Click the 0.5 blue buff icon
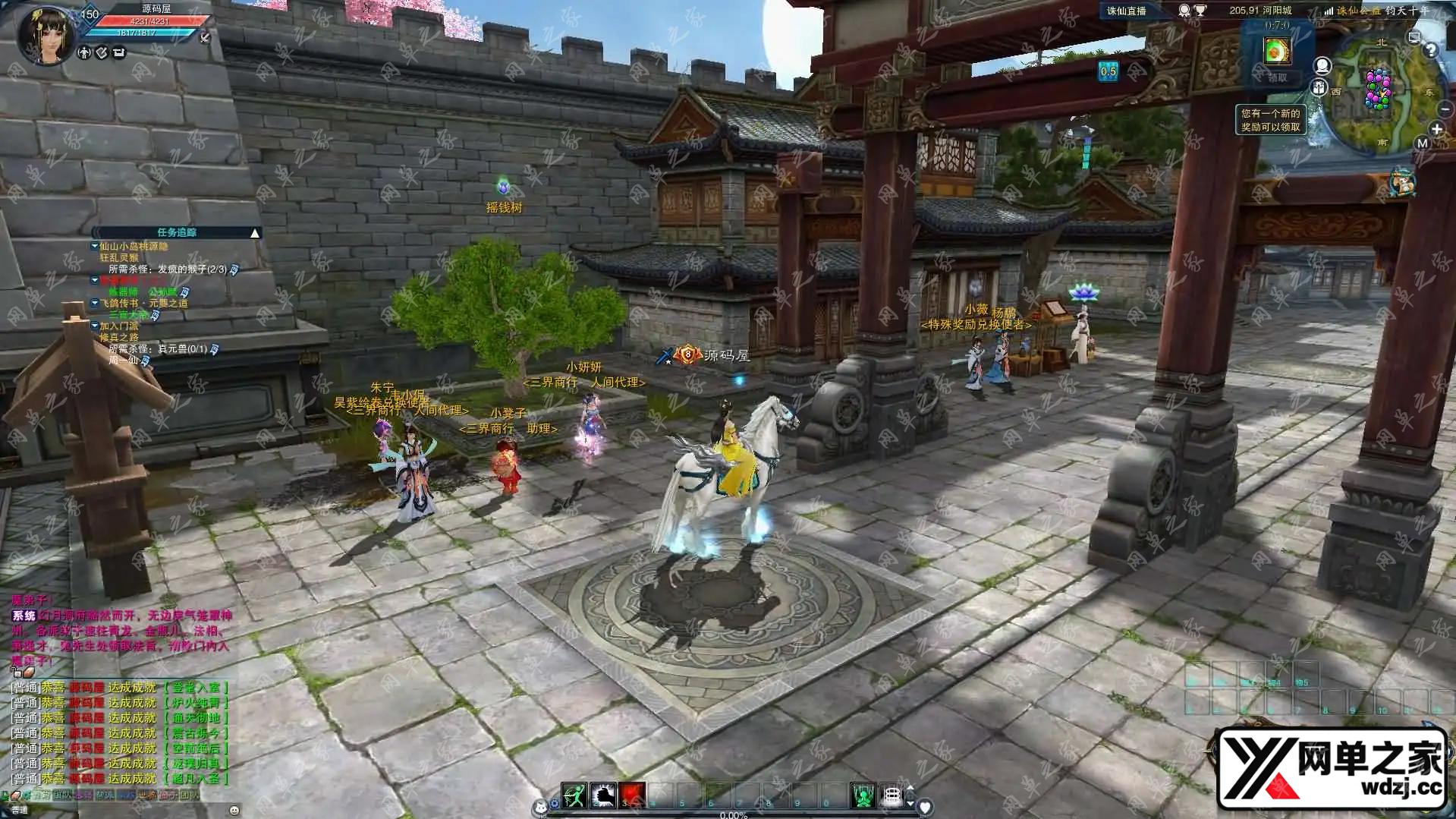 (x=1109, y=71)
